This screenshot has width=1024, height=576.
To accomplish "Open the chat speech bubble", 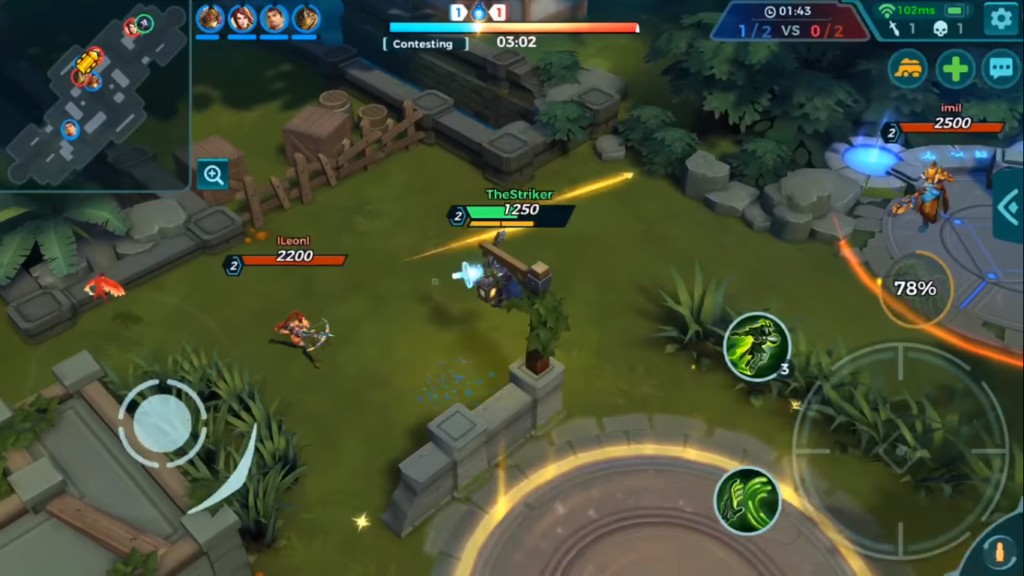I will pos(1001,69).
